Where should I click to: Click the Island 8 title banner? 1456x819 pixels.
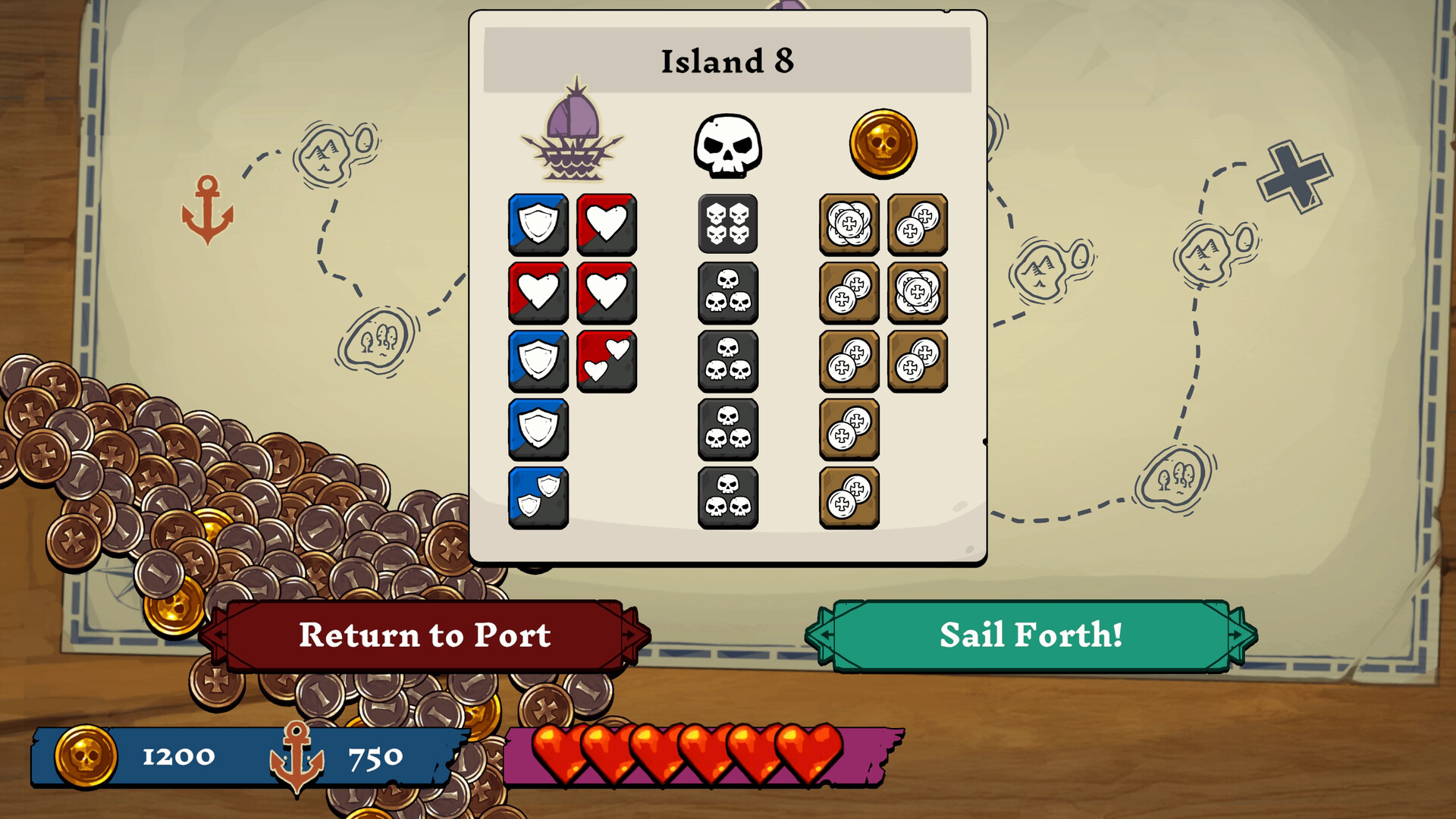click(x=730, y=61)
